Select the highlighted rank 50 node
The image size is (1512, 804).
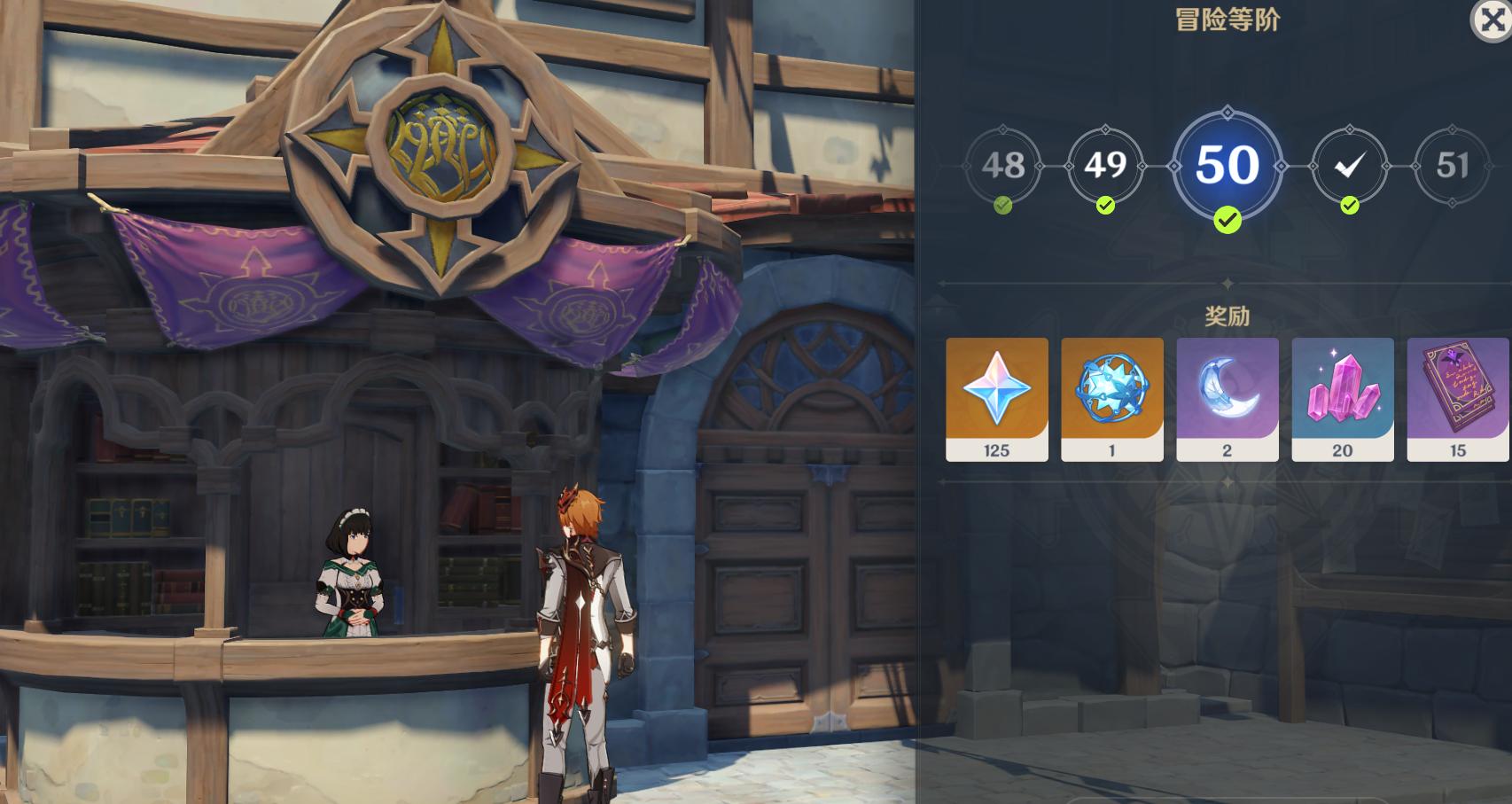1228,166
